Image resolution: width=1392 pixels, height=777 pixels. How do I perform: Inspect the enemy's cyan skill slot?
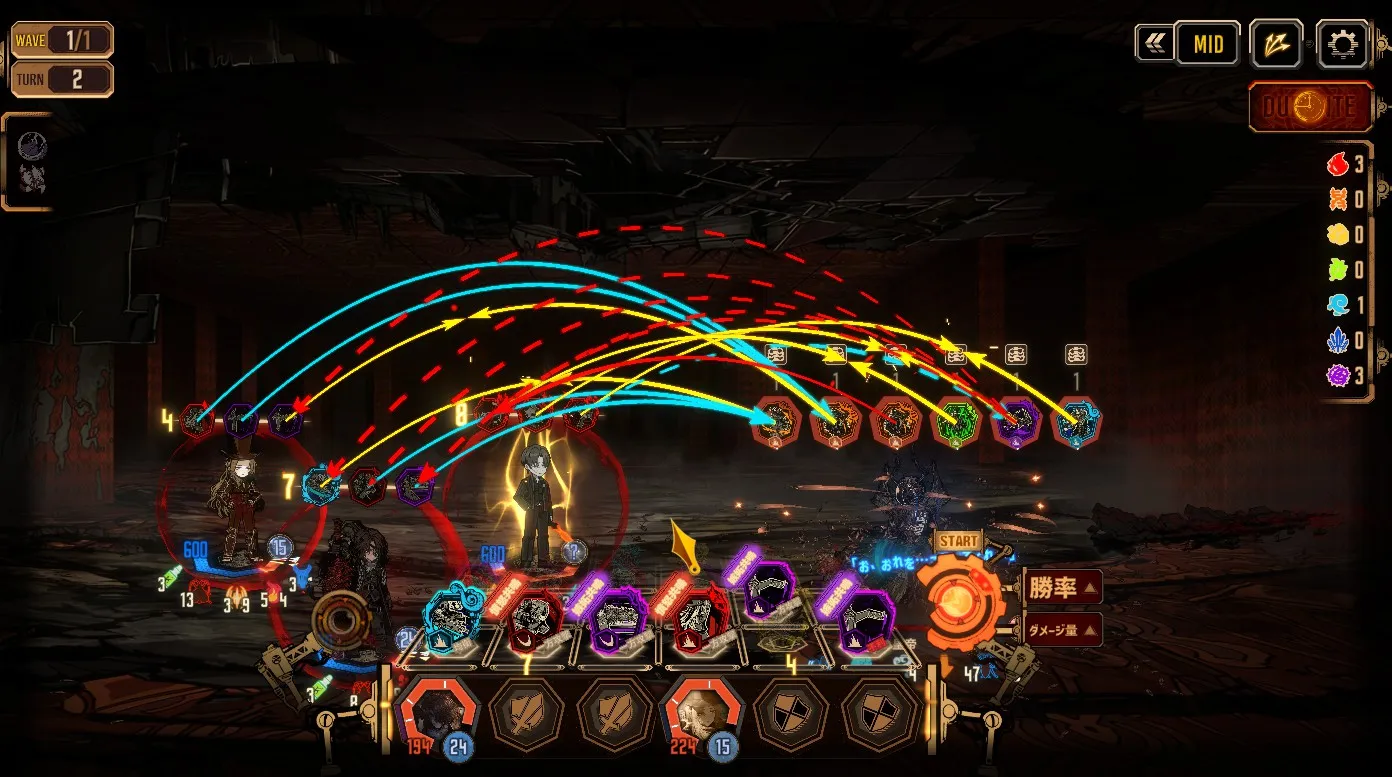pos(1076,423)
